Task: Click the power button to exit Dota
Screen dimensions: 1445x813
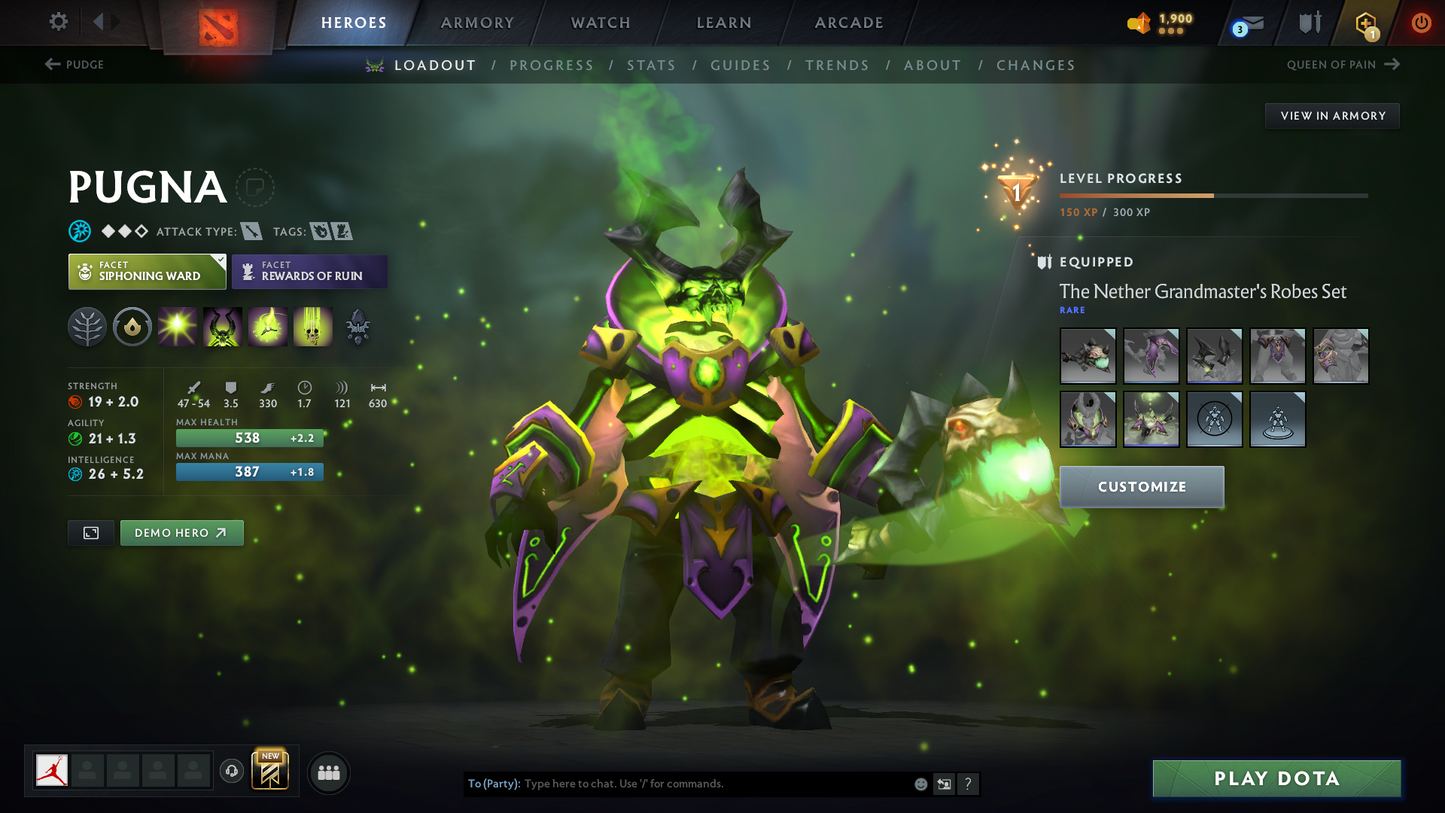Action: (1421, 22)
